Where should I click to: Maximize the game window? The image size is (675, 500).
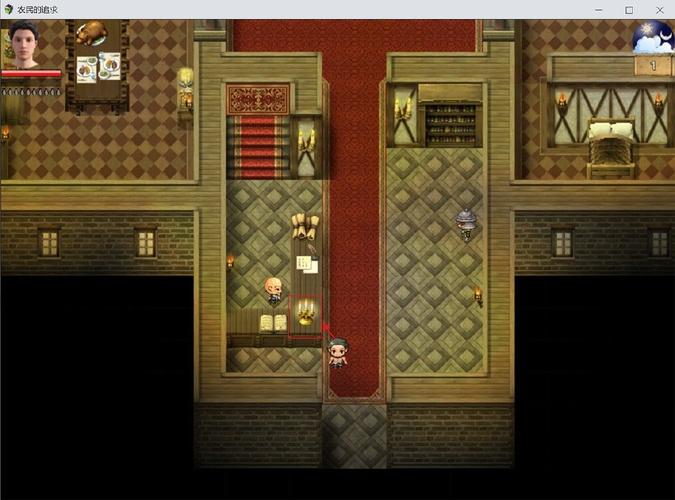point(629,9)
